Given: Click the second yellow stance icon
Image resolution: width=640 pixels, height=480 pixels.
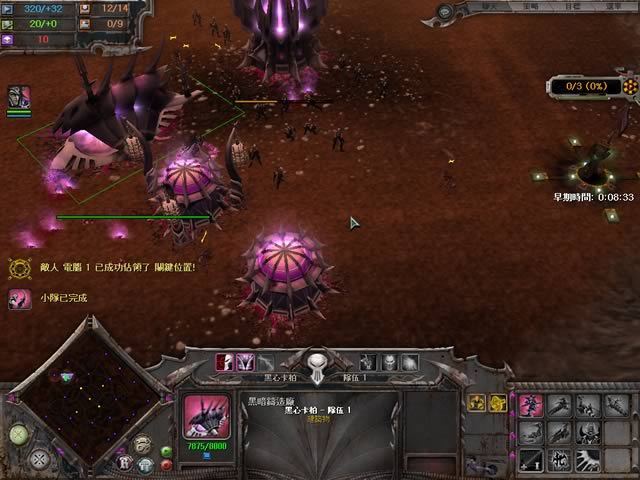Looking at the screenshot, I should coord(496,403).
